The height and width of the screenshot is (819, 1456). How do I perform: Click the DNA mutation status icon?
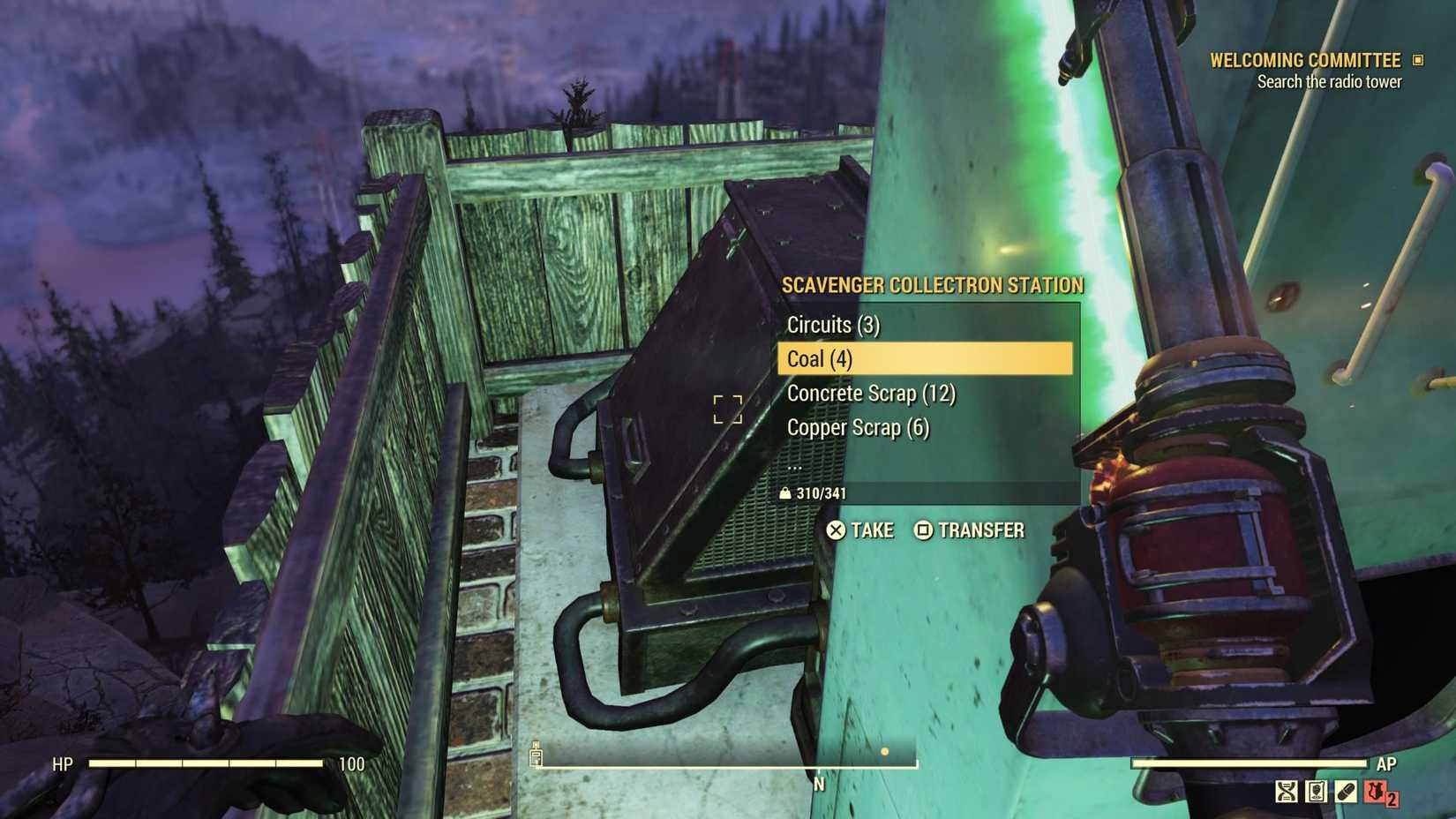click(1285, 791)
